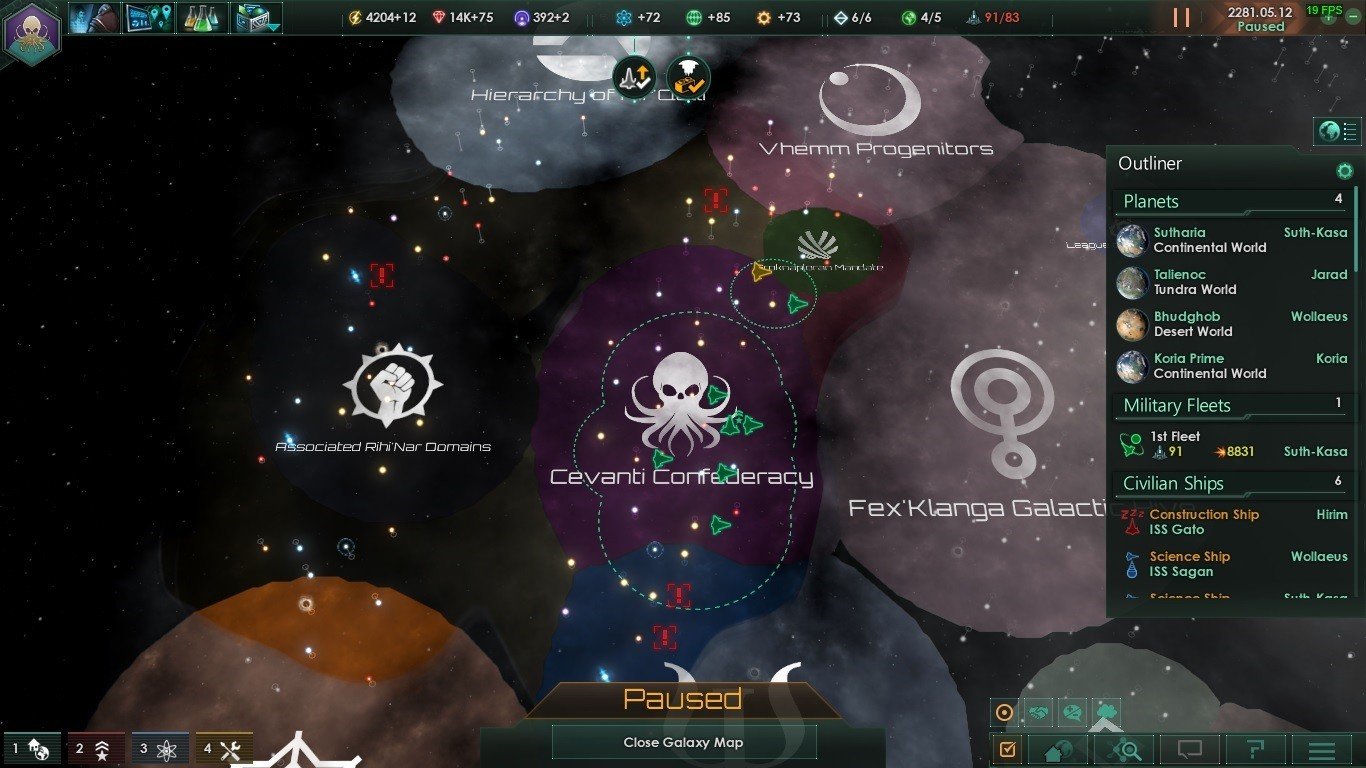The width and height of the screenshot is (1366, 768).
Task: Switch to diplomatic handshake map mode
Action: (x=1040, y=713)
